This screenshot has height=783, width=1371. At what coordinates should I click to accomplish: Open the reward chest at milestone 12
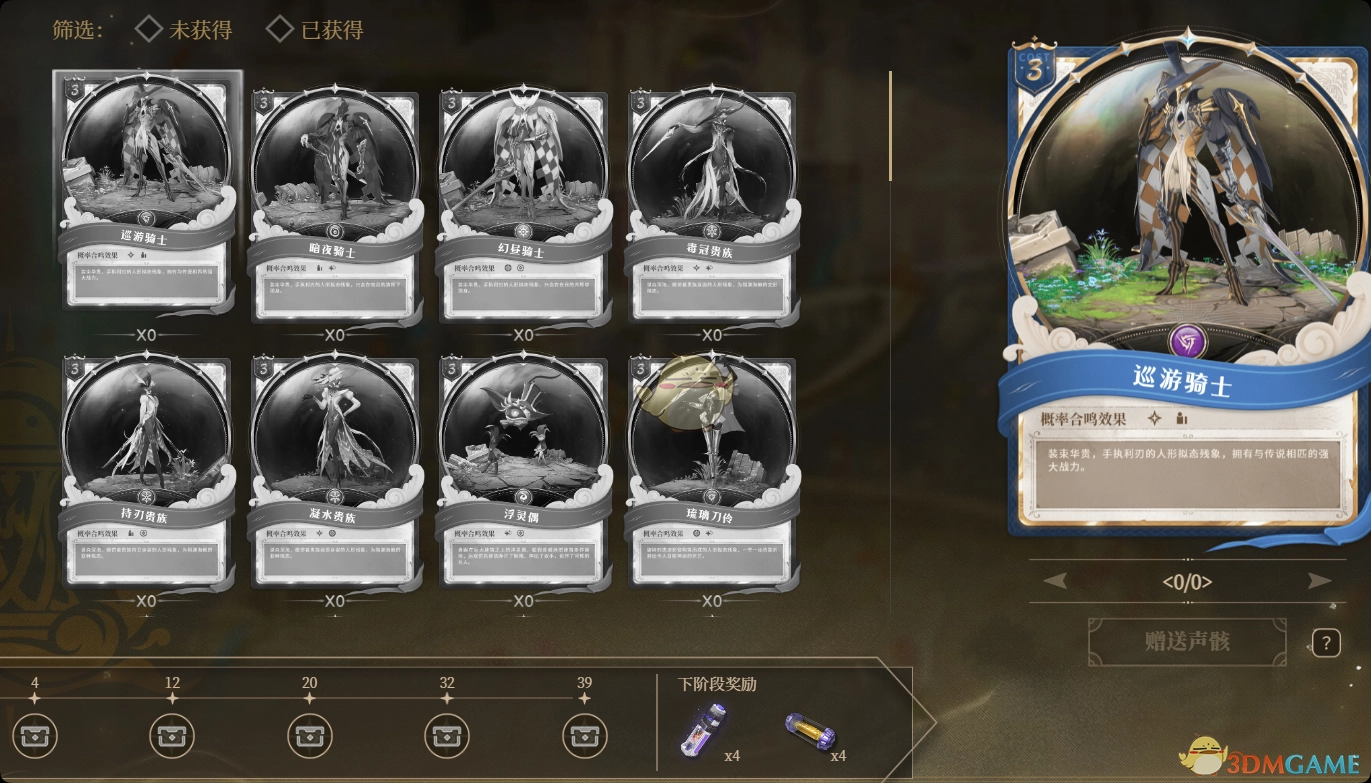[172, 737]
